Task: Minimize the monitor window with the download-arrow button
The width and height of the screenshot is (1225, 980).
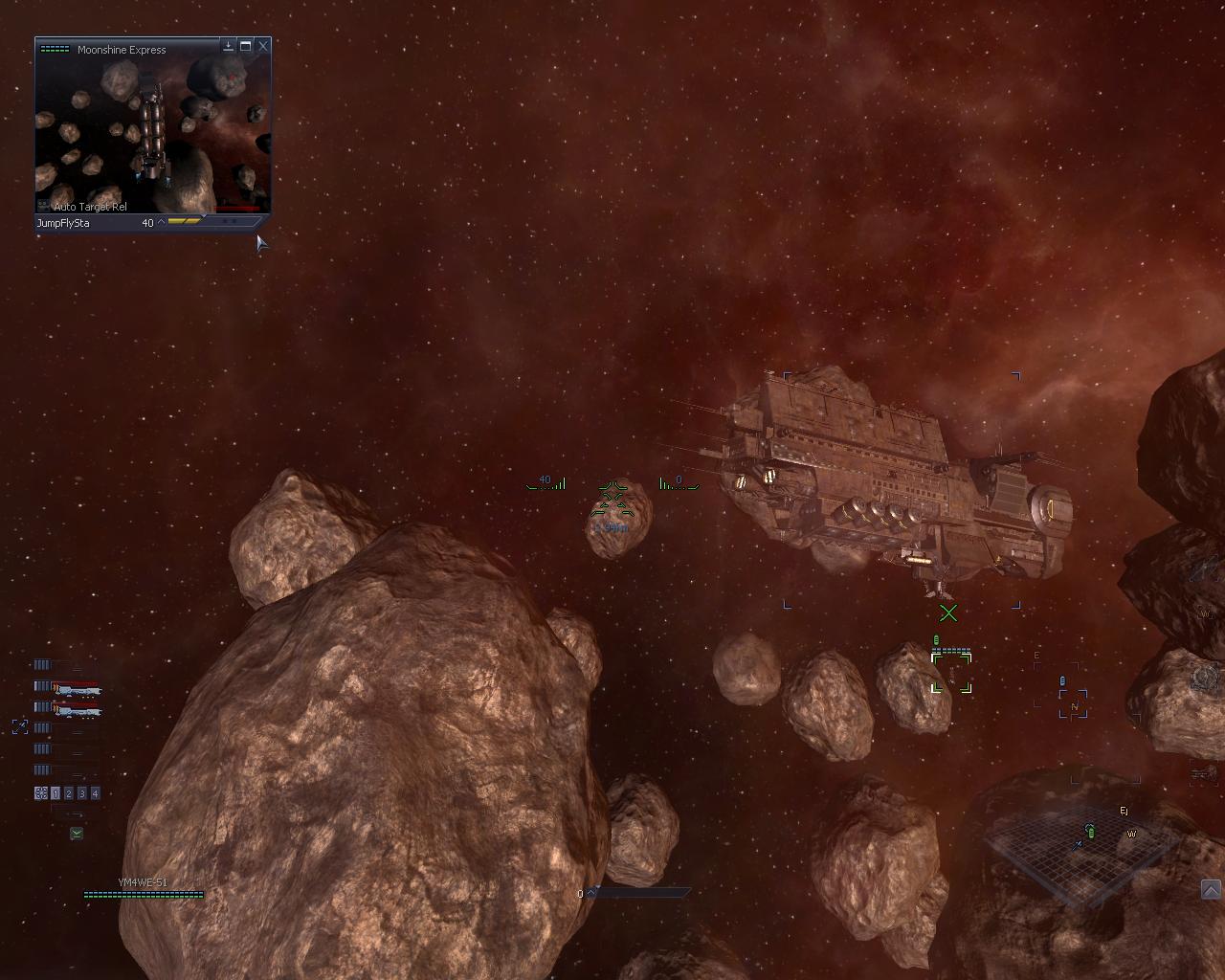Action: tap(229, 46)
